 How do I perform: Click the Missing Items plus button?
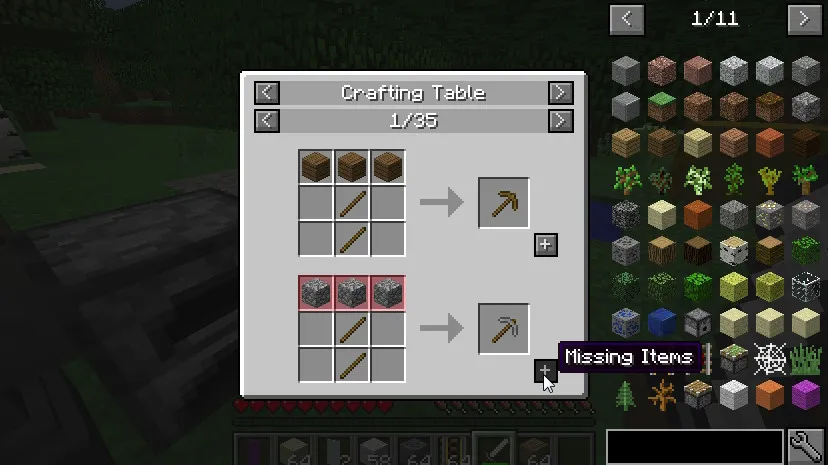545,371
